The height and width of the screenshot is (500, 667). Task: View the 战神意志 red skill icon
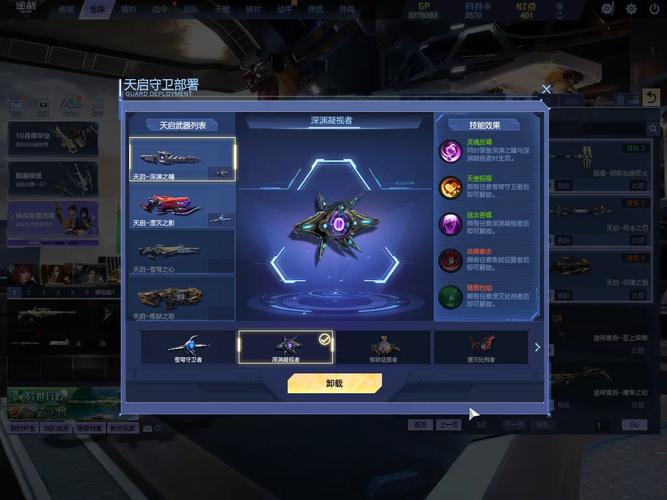click(450, 260)
